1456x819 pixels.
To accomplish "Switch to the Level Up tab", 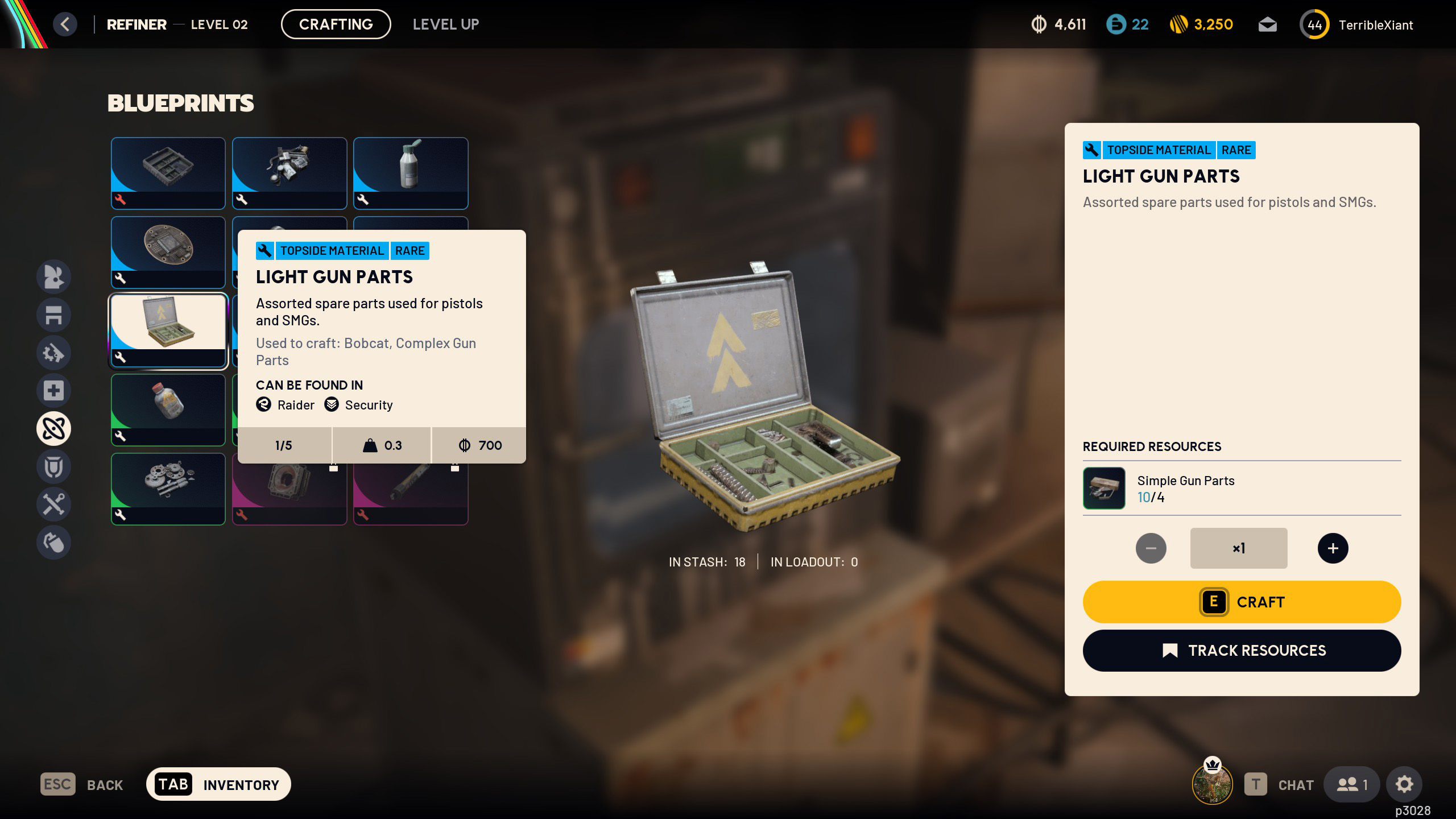I will tap(446, 24).
